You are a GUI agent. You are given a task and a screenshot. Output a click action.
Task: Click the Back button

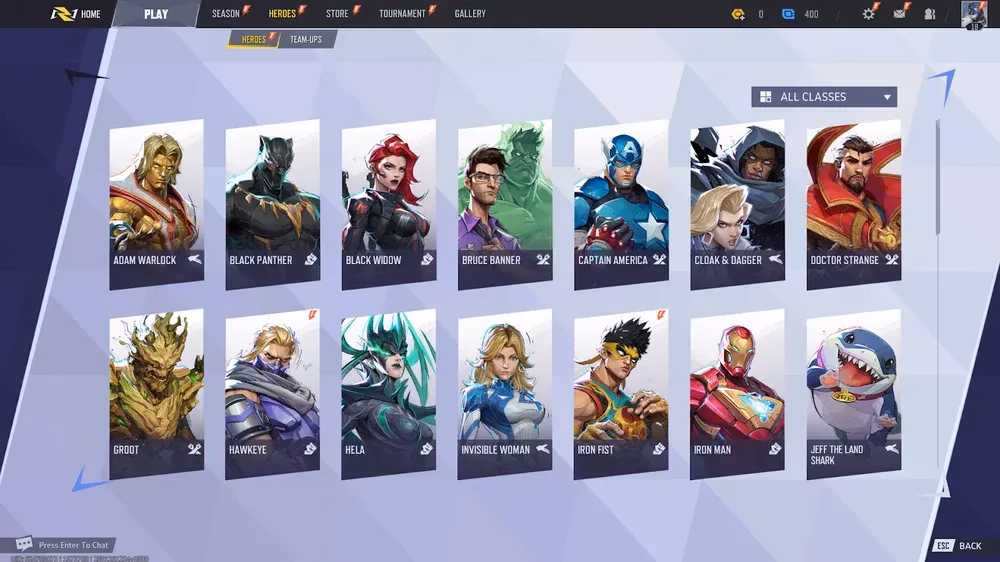tap(959, 546)
